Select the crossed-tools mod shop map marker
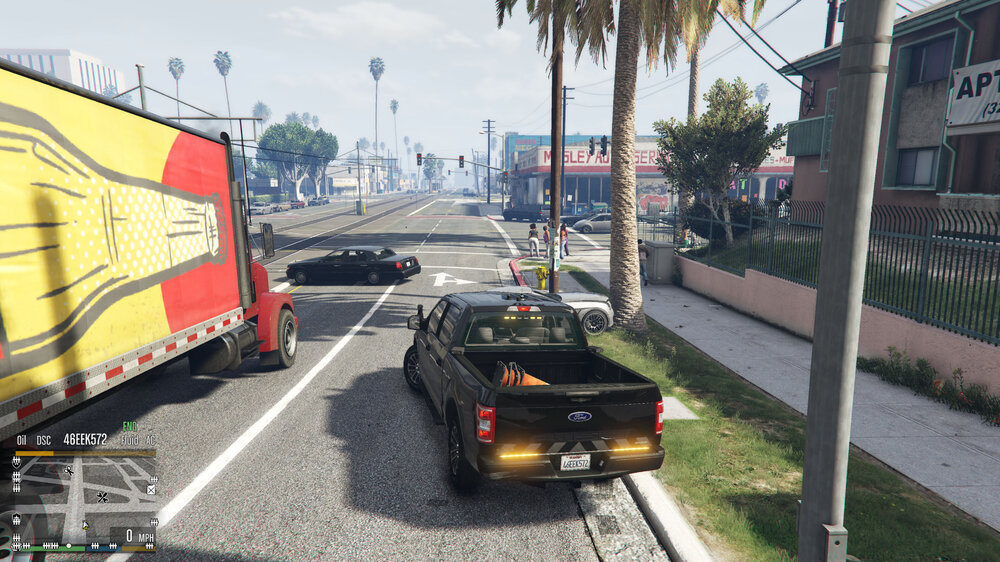Viewport: 1000px width, 562px height. click(102, 496)
